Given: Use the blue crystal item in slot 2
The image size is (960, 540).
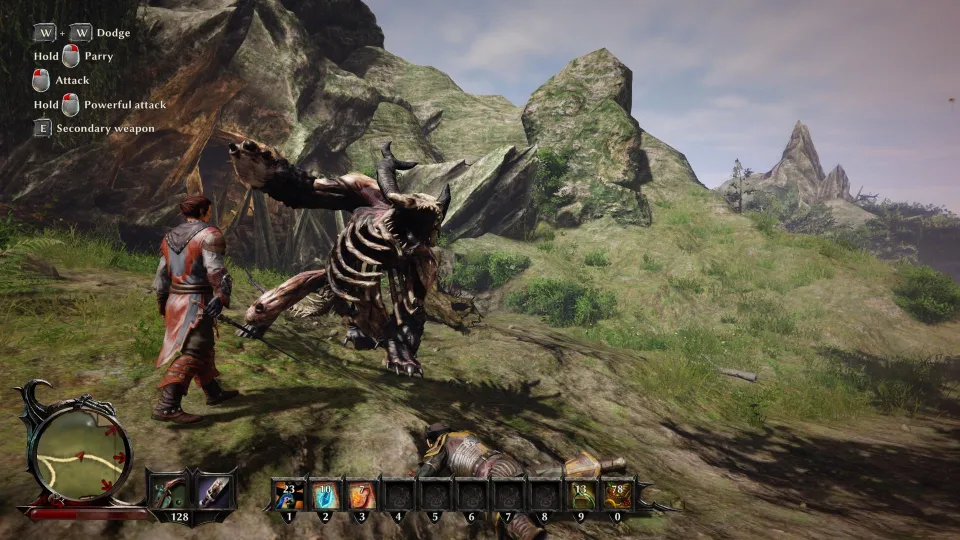Looking at the screenshot, I should pyautogui.click(x=326, y=494).
